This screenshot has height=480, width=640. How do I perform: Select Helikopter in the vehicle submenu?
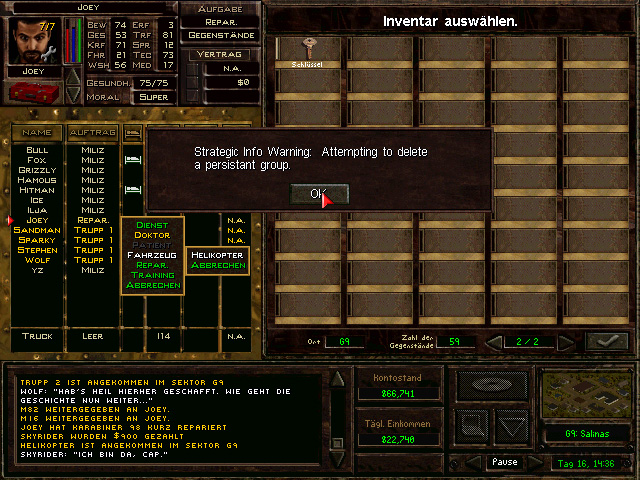218,255
